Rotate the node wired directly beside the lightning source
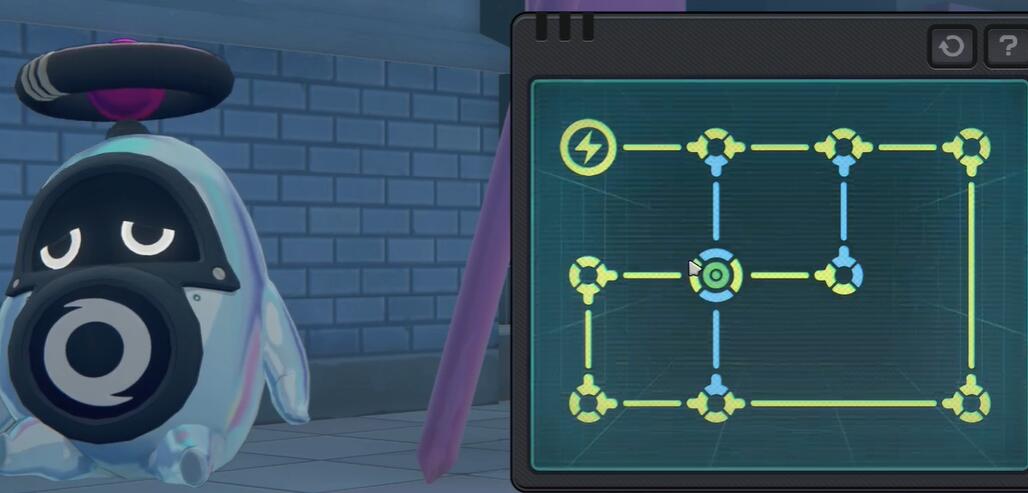 [x=716, y=147]
